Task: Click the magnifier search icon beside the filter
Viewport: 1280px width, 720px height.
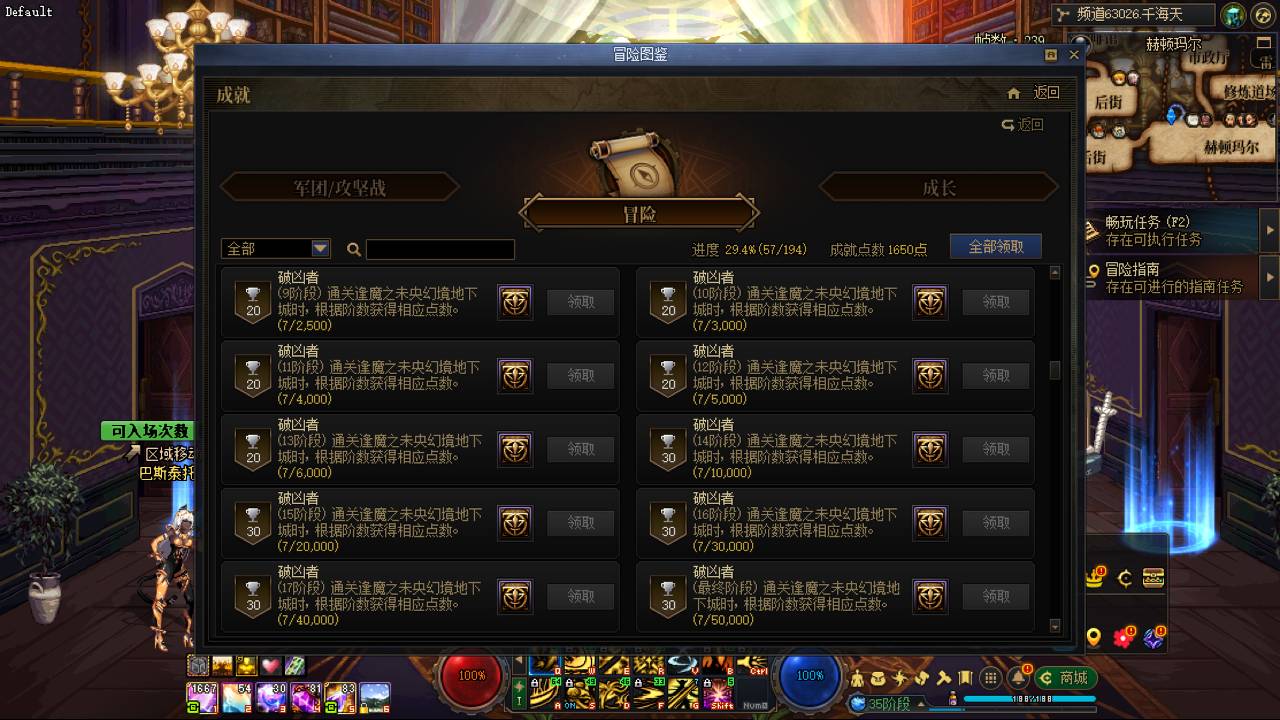Action: [x=354, y=248]
